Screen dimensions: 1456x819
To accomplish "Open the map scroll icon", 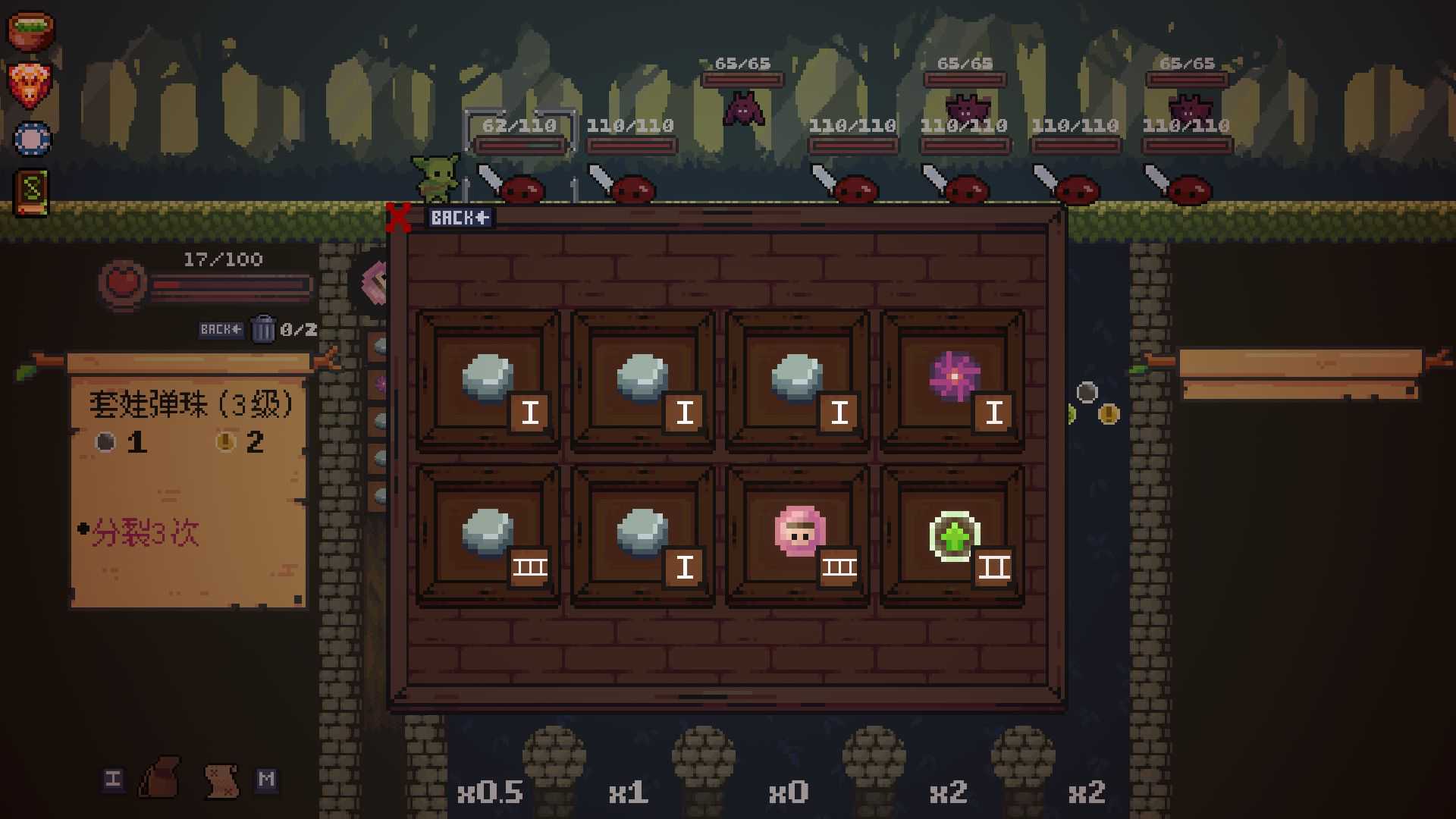I will click(x=221, y=780).
